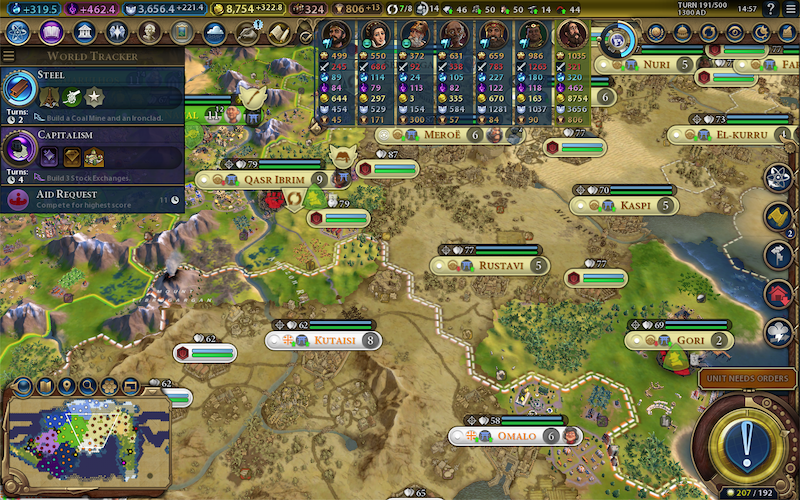800x500 pixels.
Task: Open the Great People screen
Action: pos(148,32)
